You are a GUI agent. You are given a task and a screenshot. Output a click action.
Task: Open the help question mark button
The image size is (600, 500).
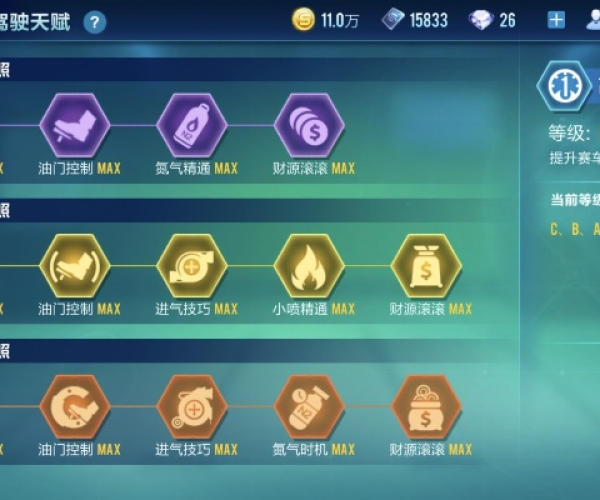[94, 22]
